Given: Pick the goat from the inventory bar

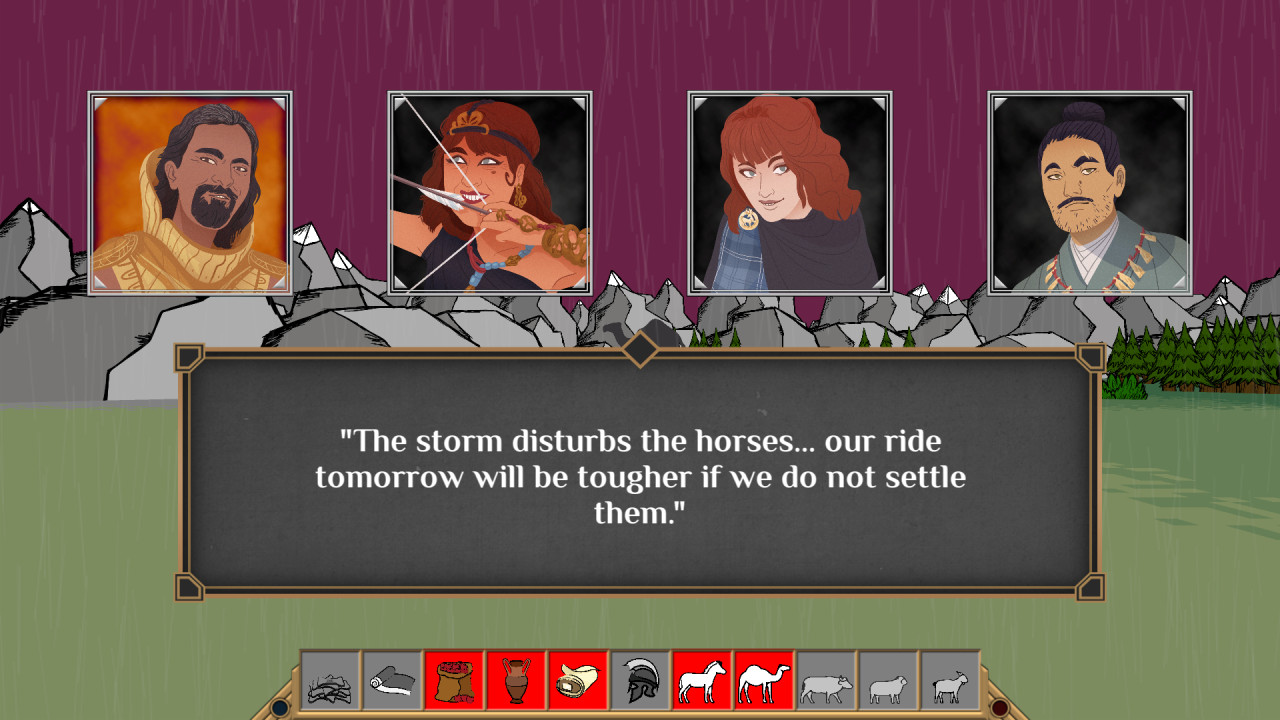Looking at the screenshot, I should pos(952,682).
